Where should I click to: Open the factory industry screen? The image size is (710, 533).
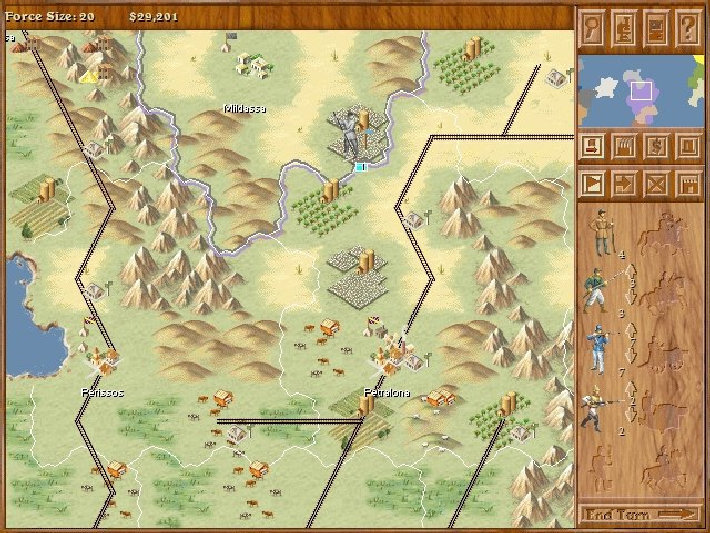(625, 147)
